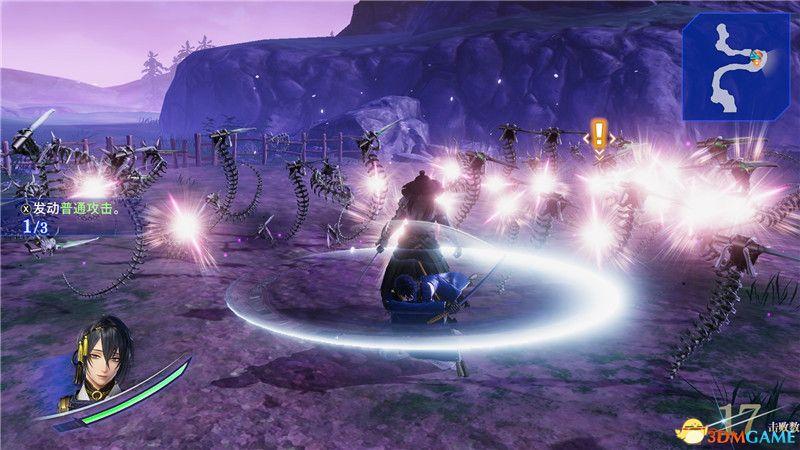Viewport: 800px width, 450px height.
Task: Click the 发动普通攻击 objective tracker
Action: point(62,210)
